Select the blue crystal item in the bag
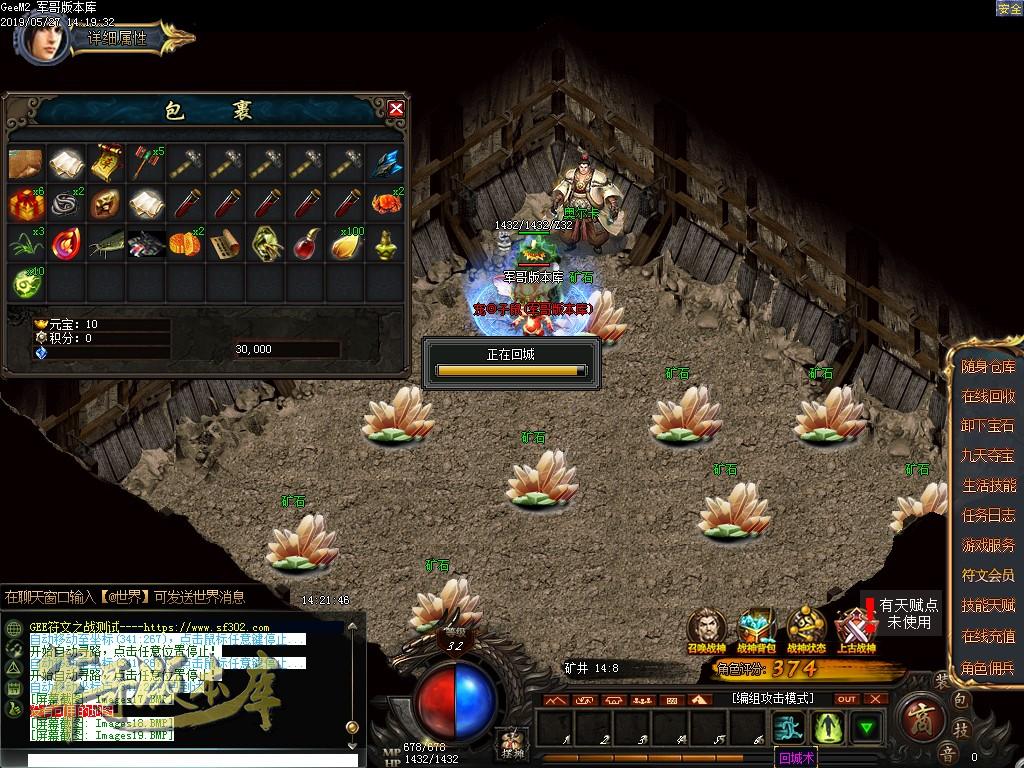 pyautogui.click(x=386, y=162)
